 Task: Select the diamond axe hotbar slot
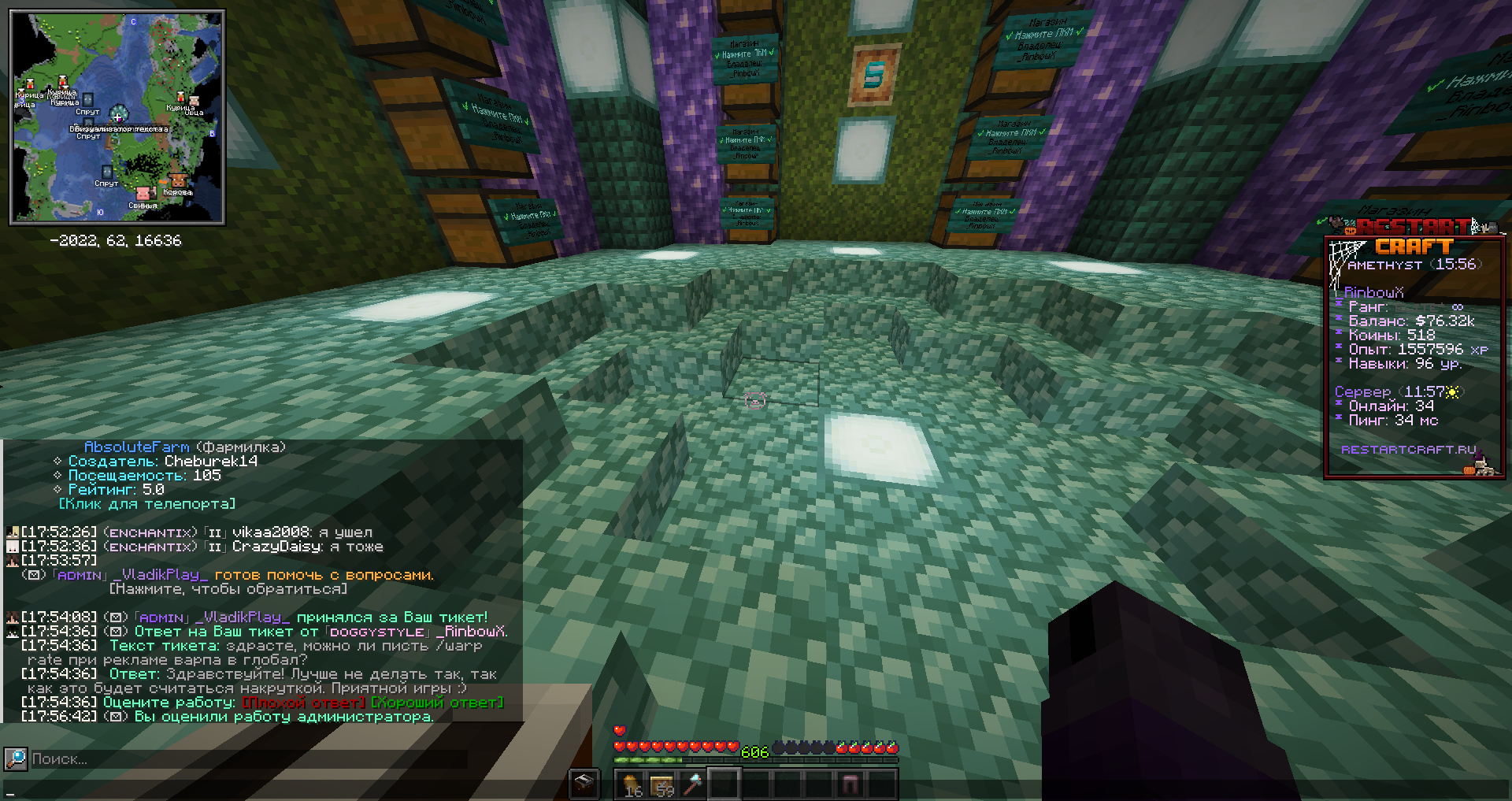click(x=694, y=784)
